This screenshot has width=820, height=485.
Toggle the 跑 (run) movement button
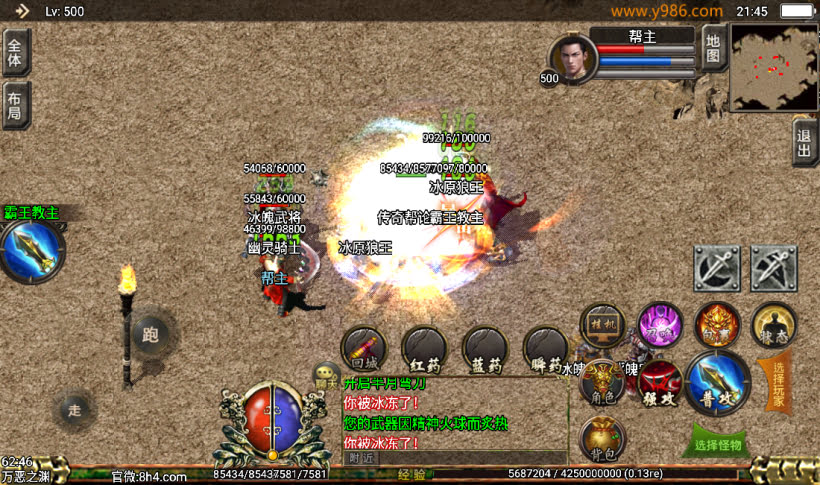[152, 333]
